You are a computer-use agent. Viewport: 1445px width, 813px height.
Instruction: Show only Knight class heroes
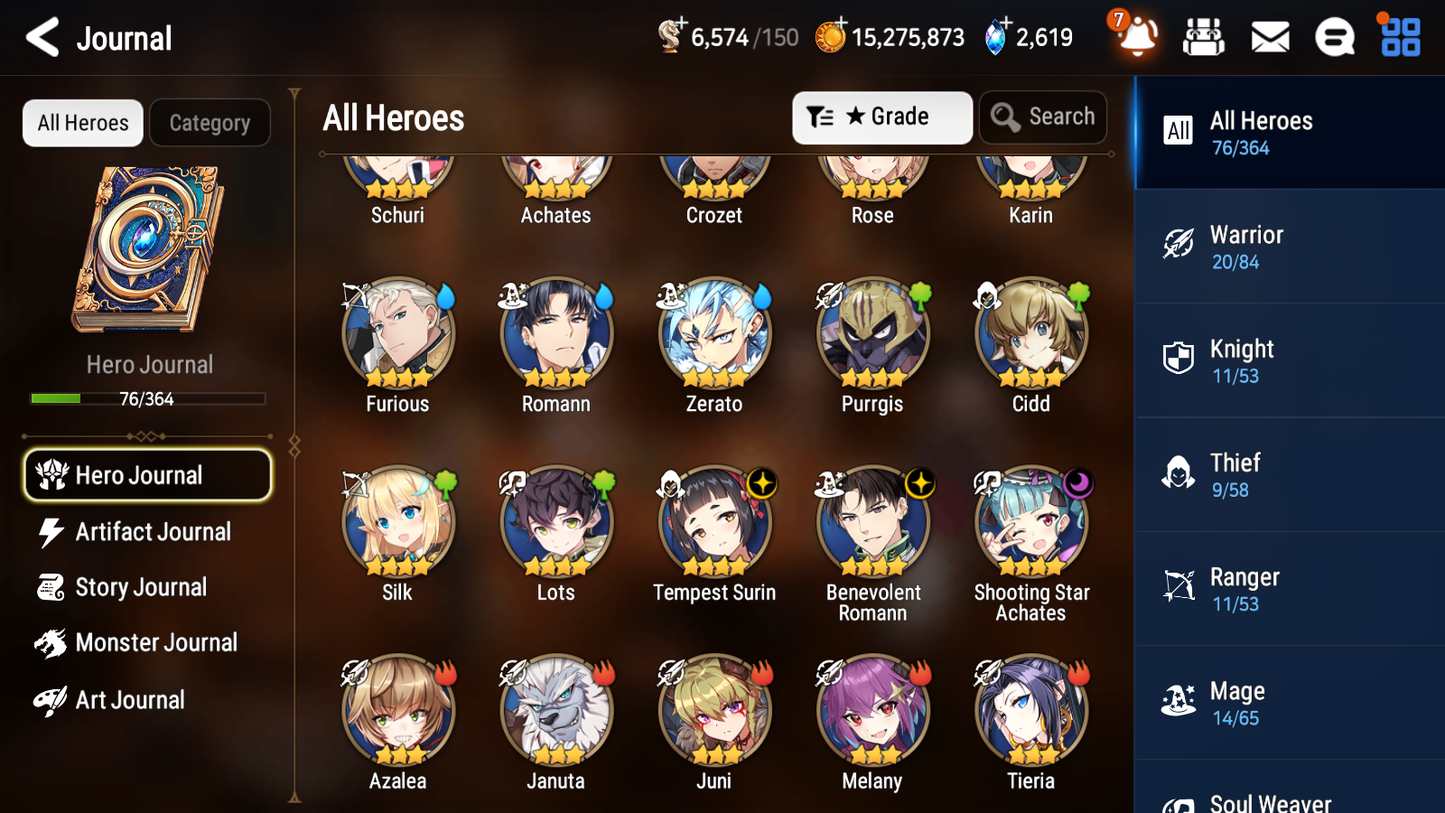pyautogui.click(x=1289, y=360)
